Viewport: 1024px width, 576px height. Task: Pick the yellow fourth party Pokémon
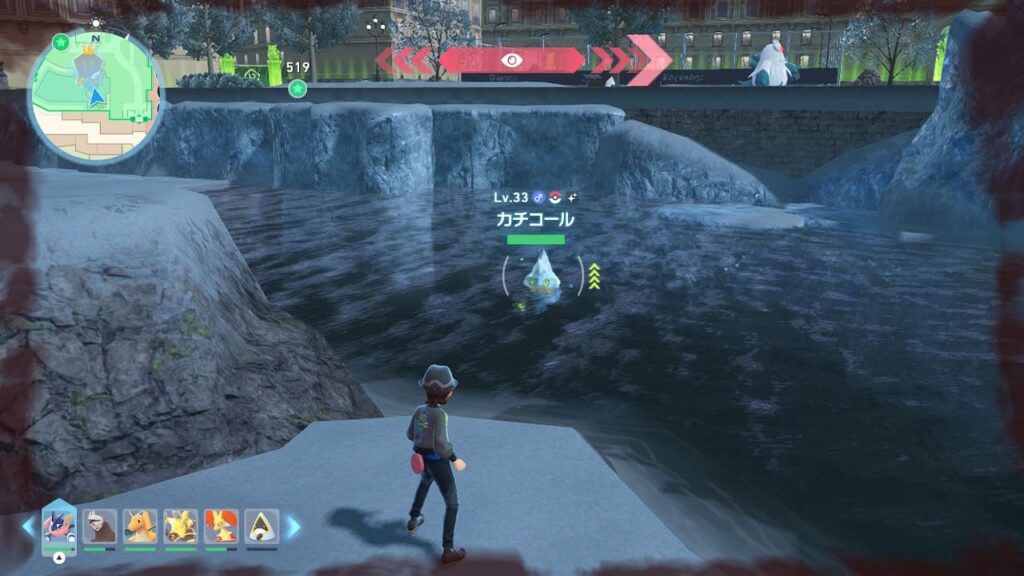pyautogui.click(x=180, y=526)
